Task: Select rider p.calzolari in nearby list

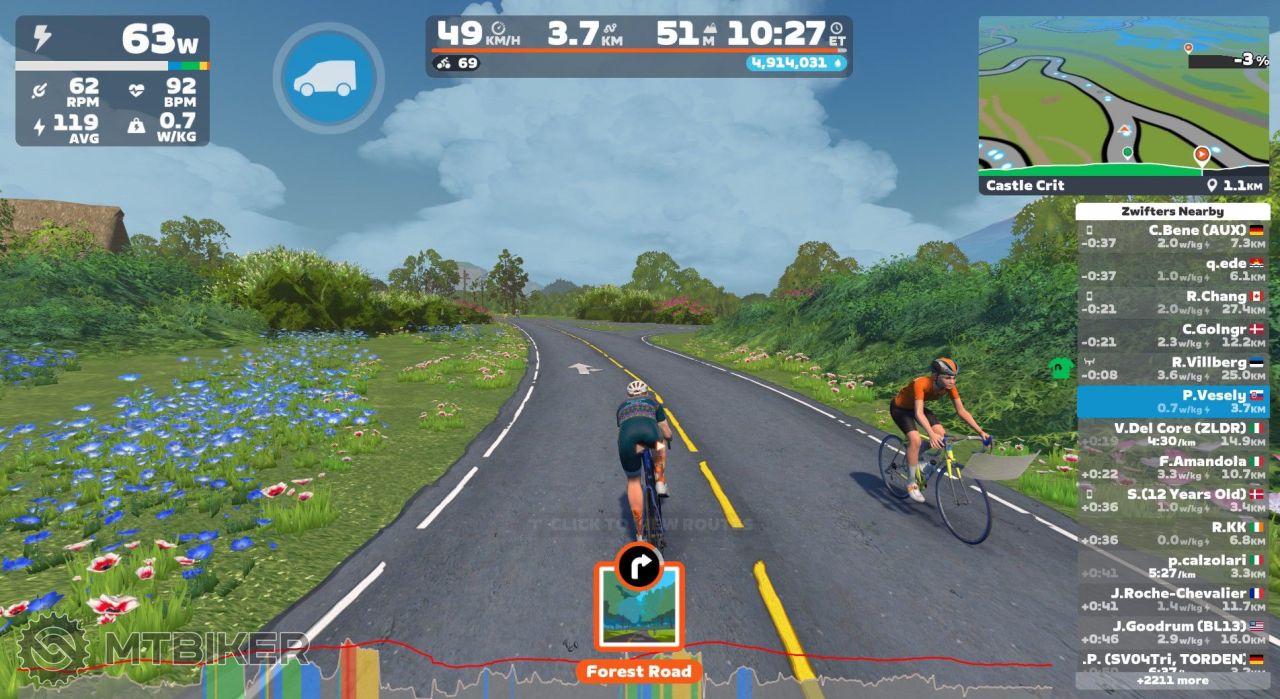Action: pyautogui.click(x=1172, y=566)
